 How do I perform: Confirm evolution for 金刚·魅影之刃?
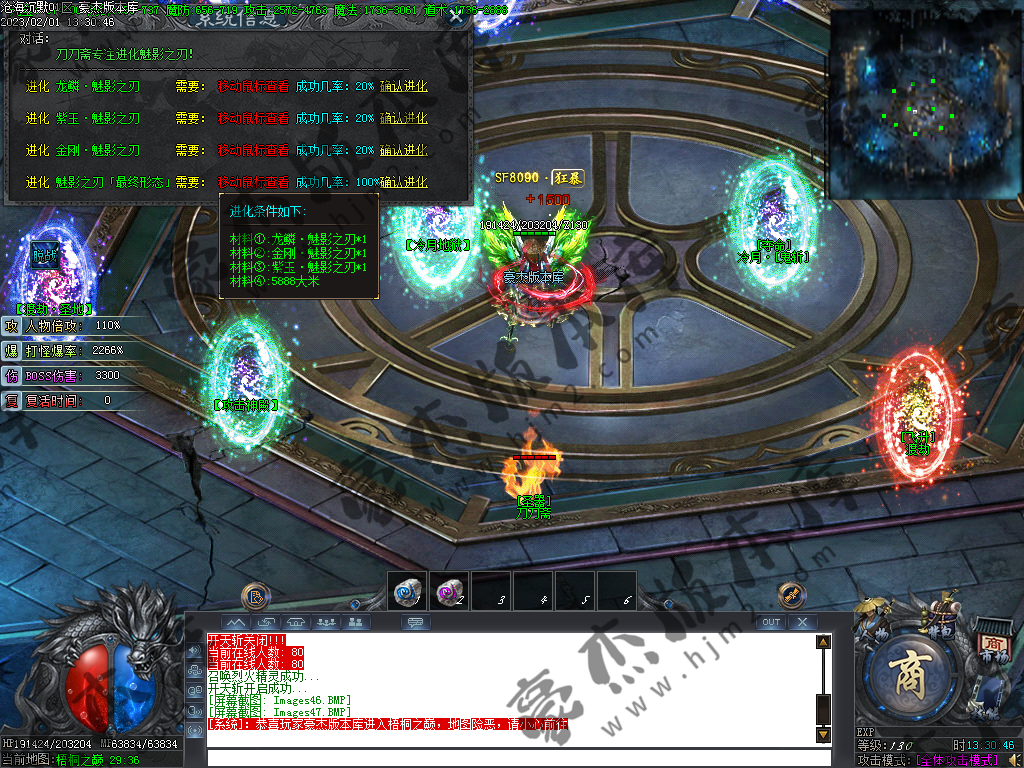point(403,151)
